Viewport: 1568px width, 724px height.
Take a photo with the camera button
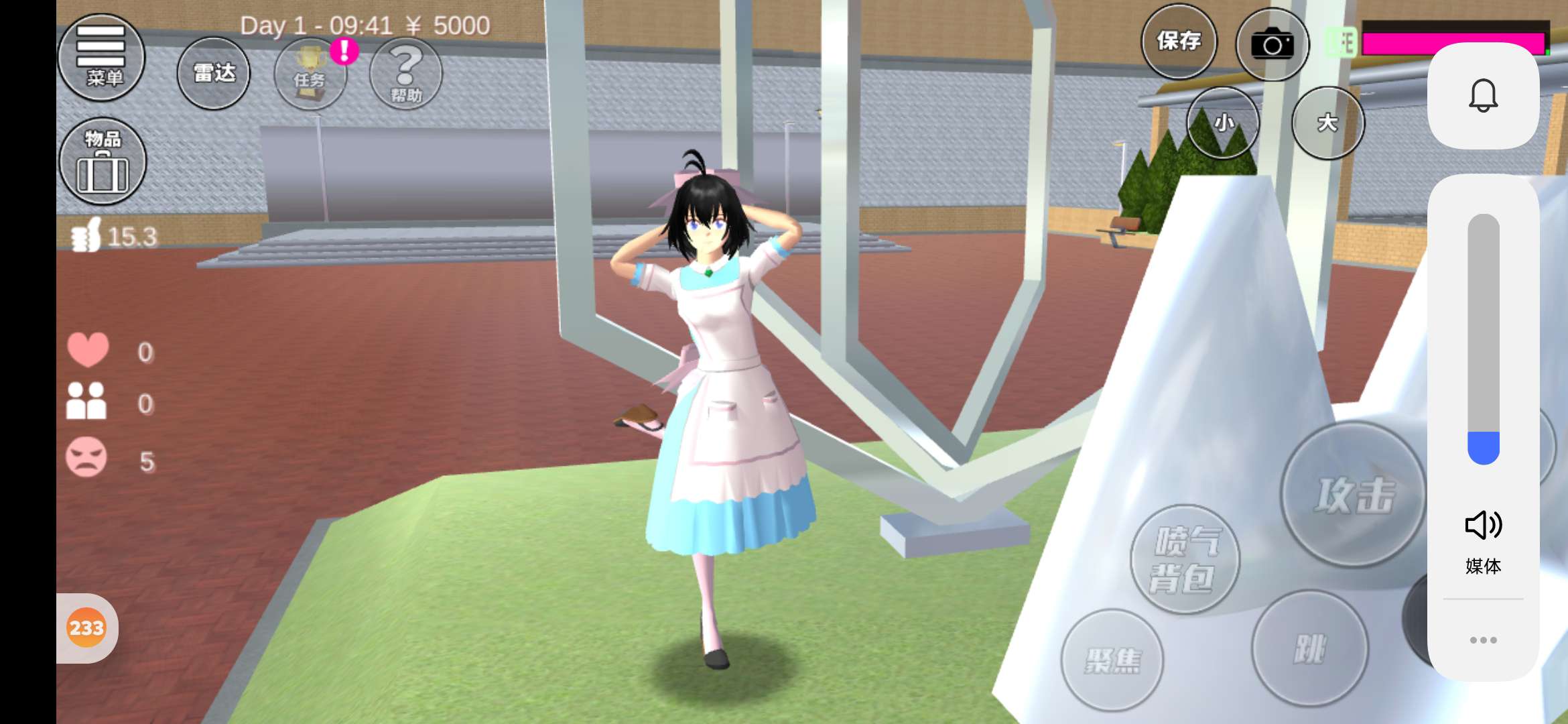[x=1272, y=45]
